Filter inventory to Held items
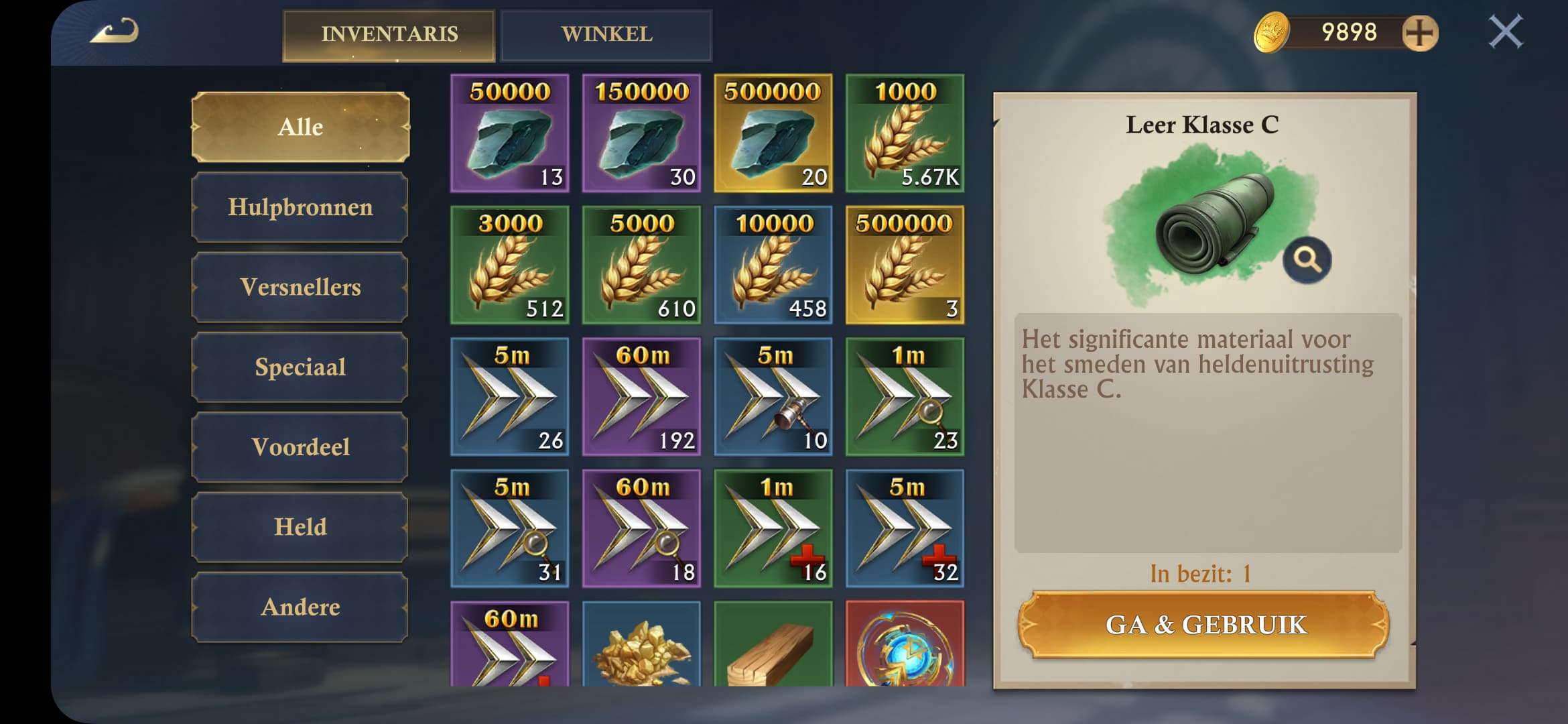This screenshot has width=1568, height=724. [300, 527]
